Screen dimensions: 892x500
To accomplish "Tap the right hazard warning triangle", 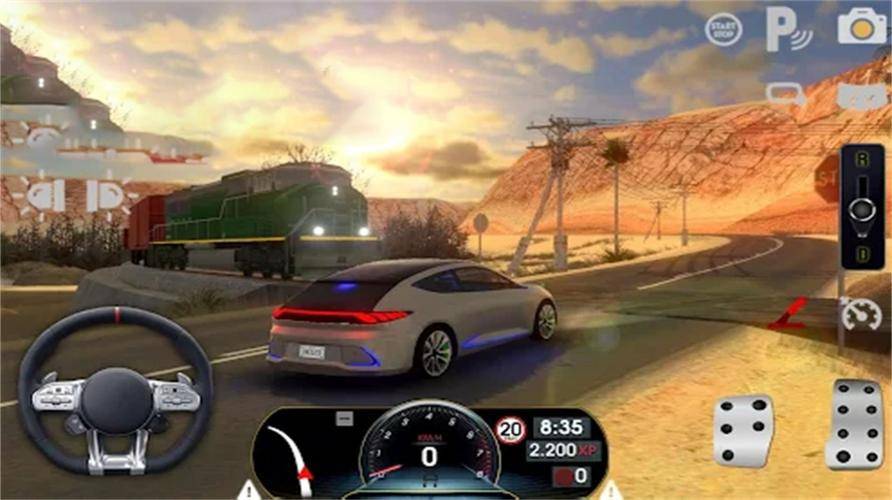I will 610,490.
